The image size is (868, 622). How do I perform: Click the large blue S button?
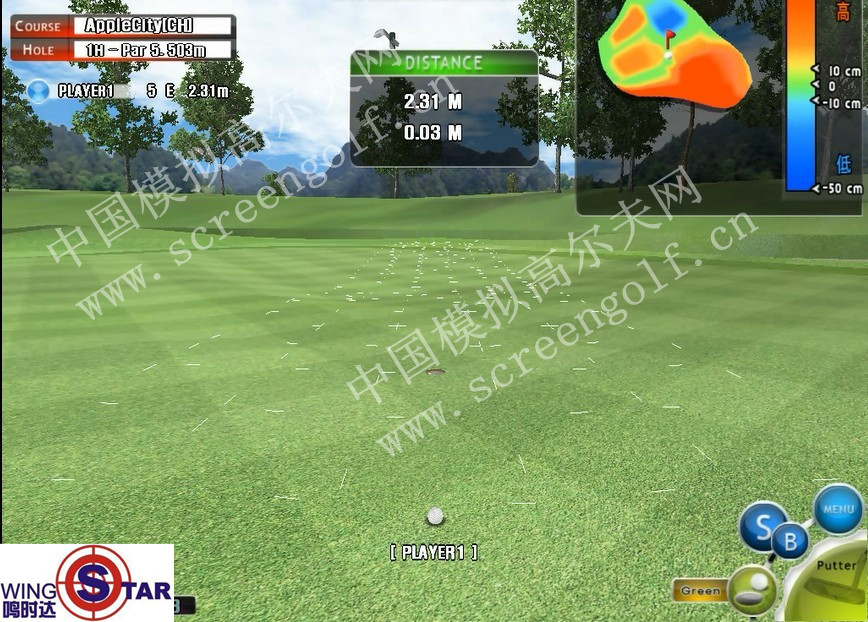762,526
